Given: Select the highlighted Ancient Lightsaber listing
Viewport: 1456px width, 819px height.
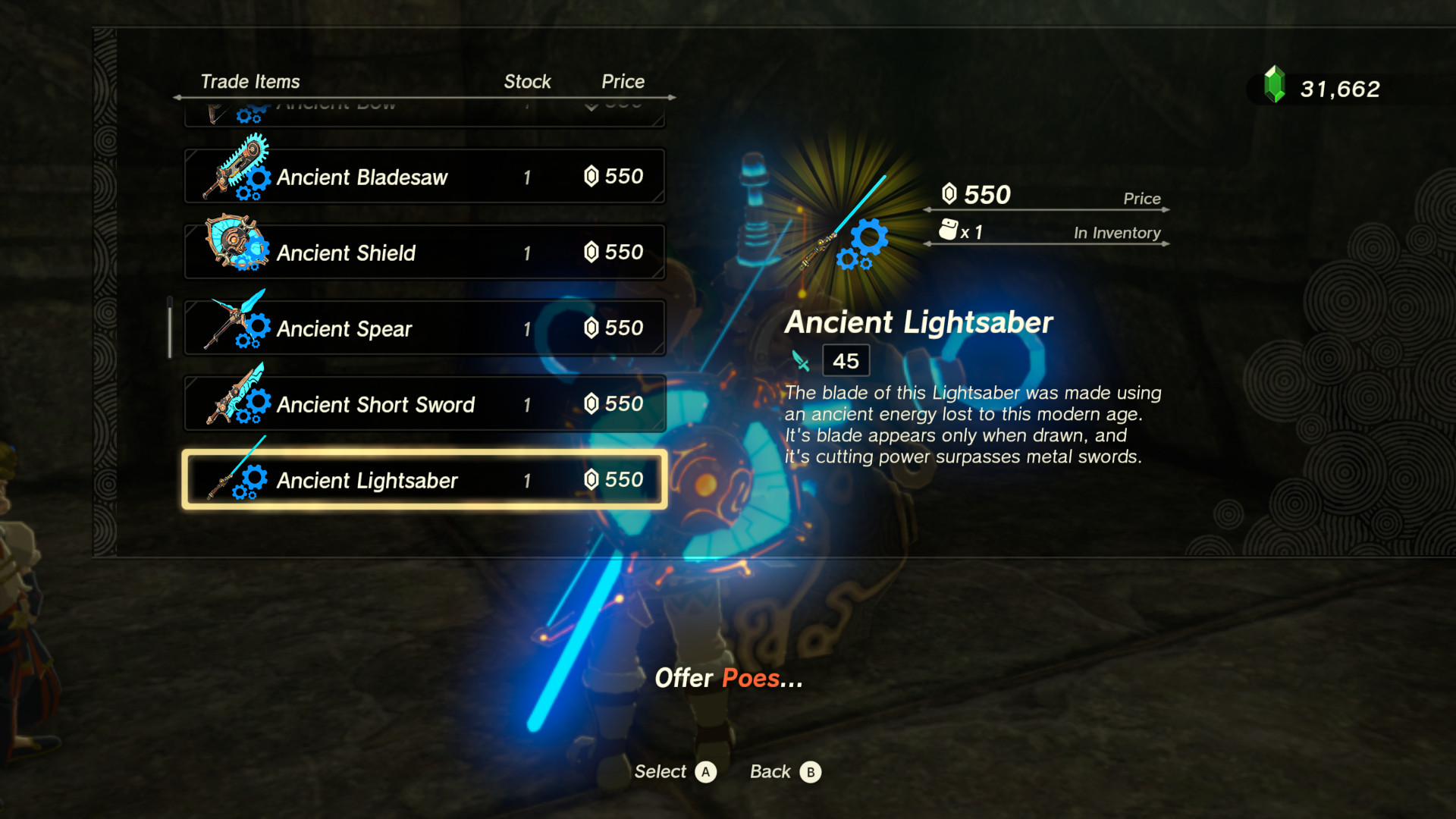Looking at the screenshot, I should 425,479.
